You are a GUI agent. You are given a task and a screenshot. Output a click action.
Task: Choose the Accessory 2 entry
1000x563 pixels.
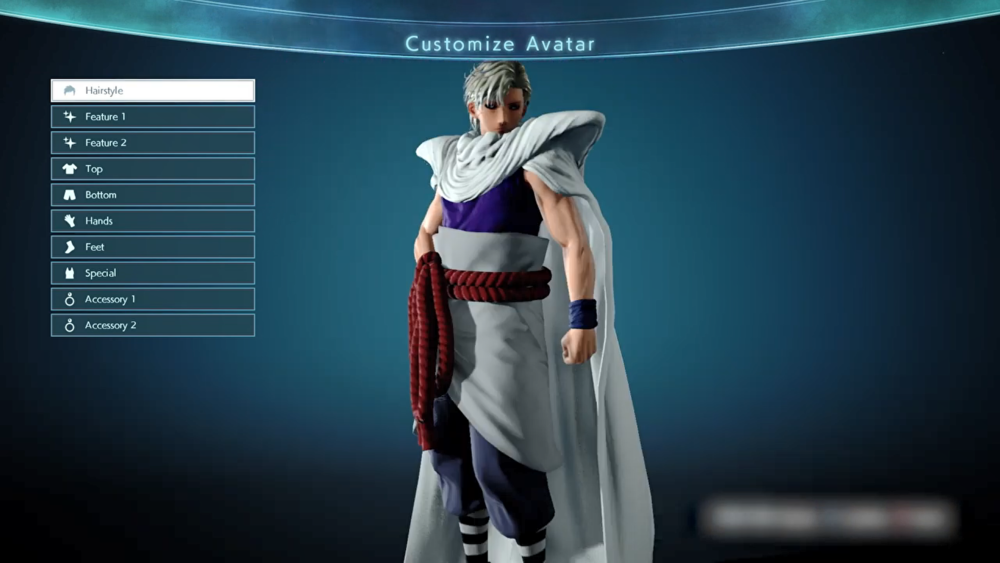(x=153, y=325)
